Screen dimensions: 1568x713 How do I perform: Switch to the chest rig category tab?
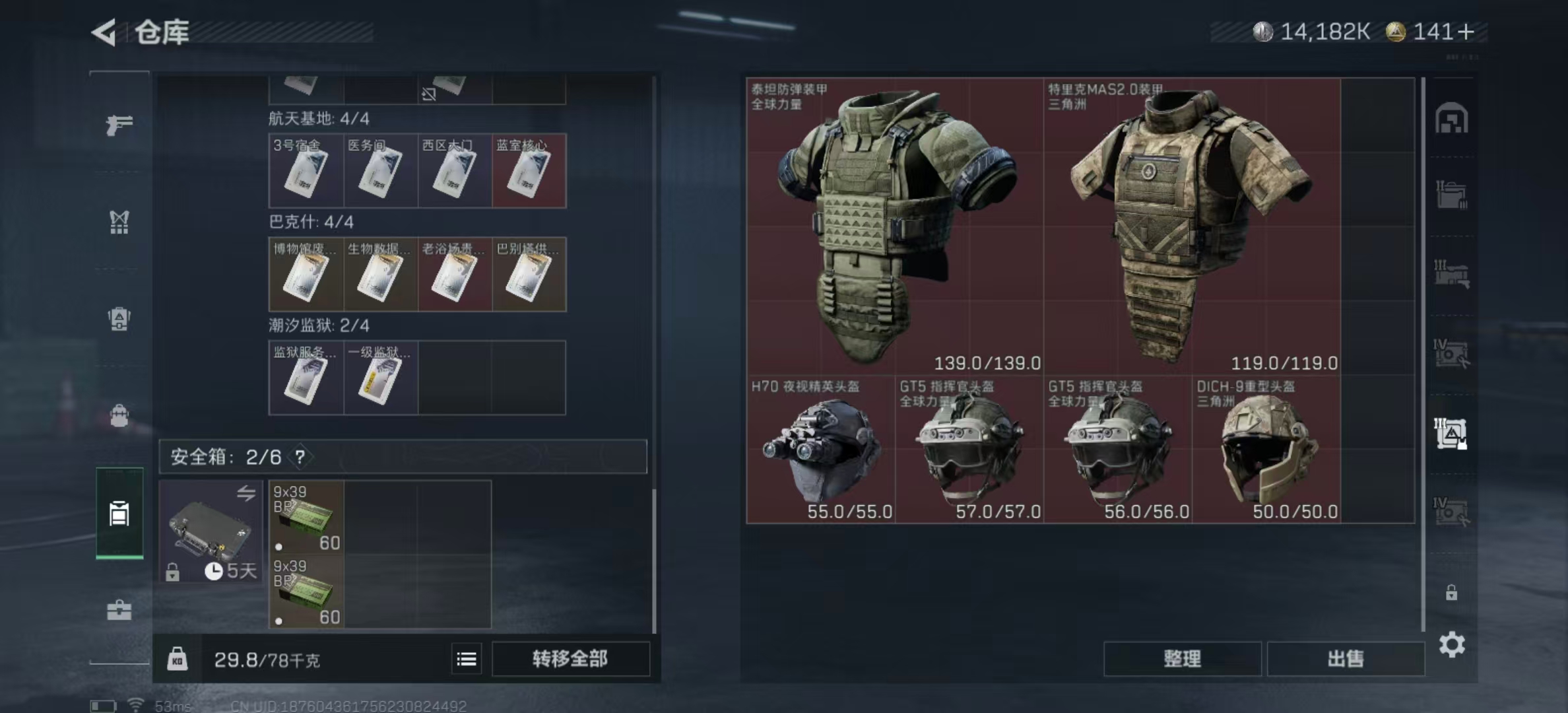[x=119, y=222]
